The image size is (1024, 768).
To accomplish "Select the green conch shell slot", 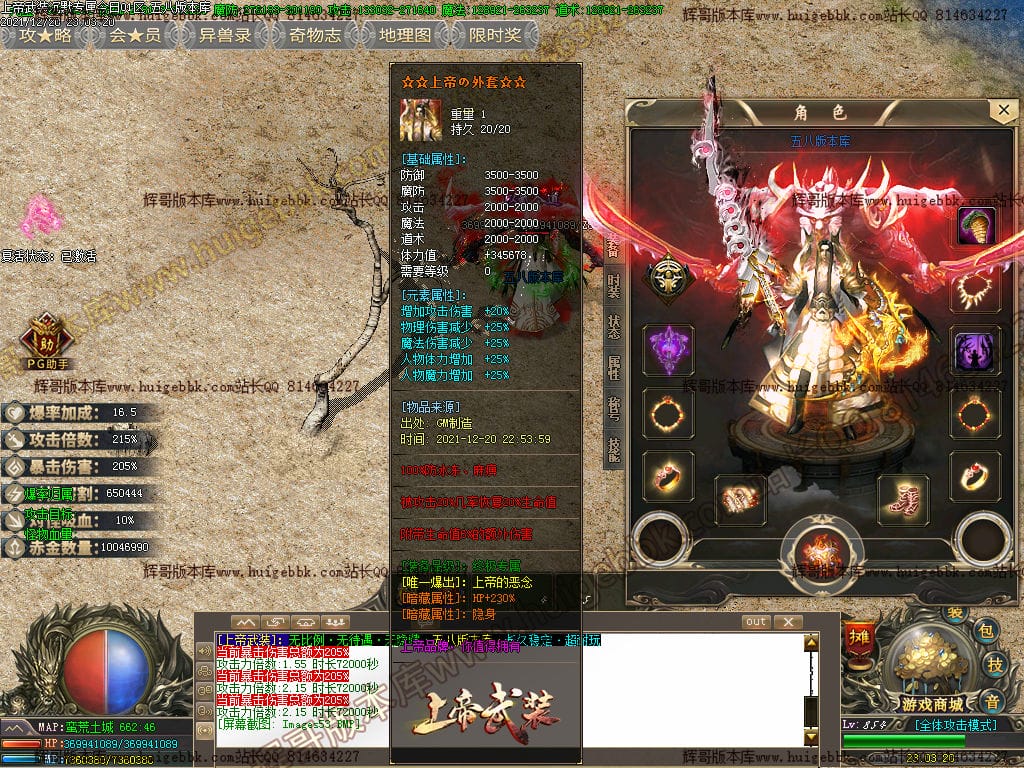I will 976,226.
